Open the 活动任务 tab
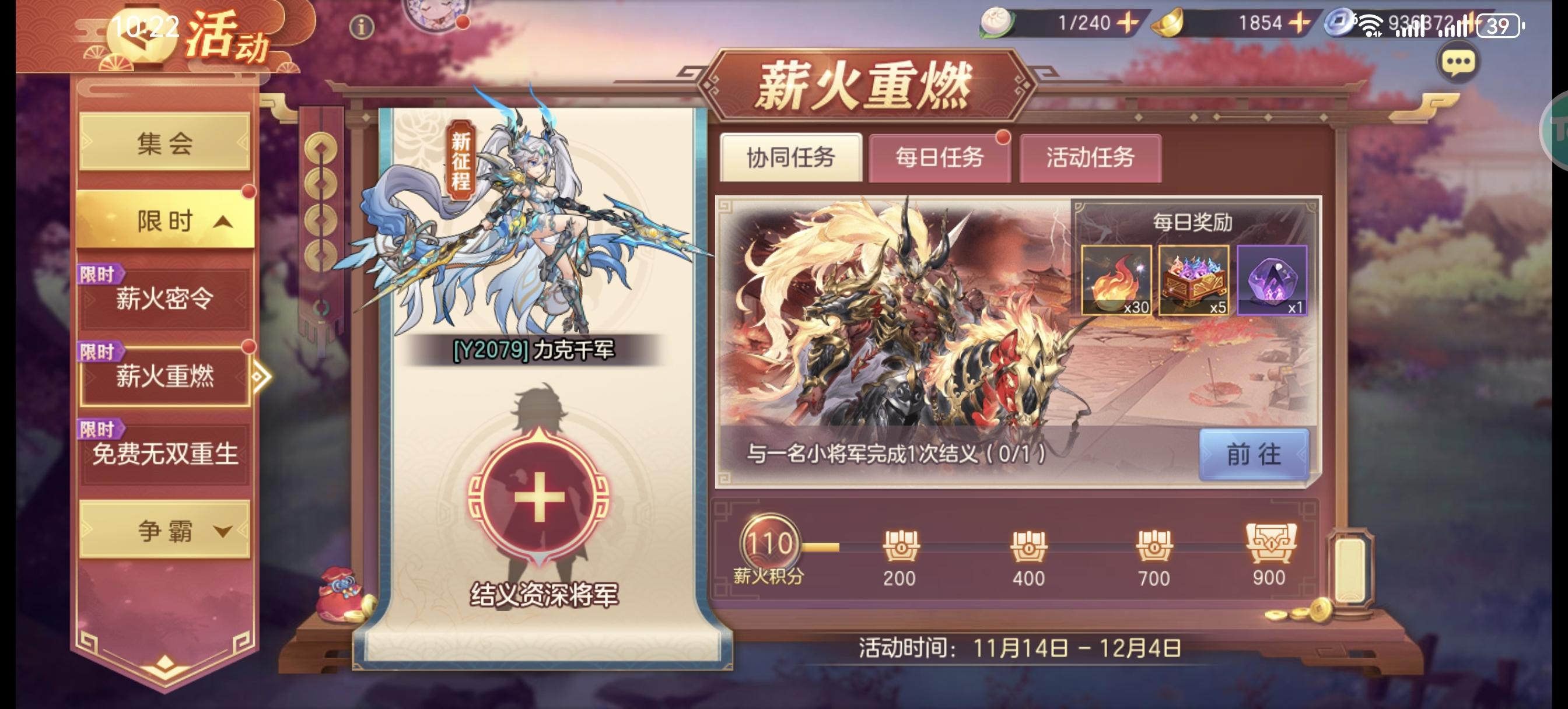Viewport: 1568px width, 709px height. (1092, 157)
